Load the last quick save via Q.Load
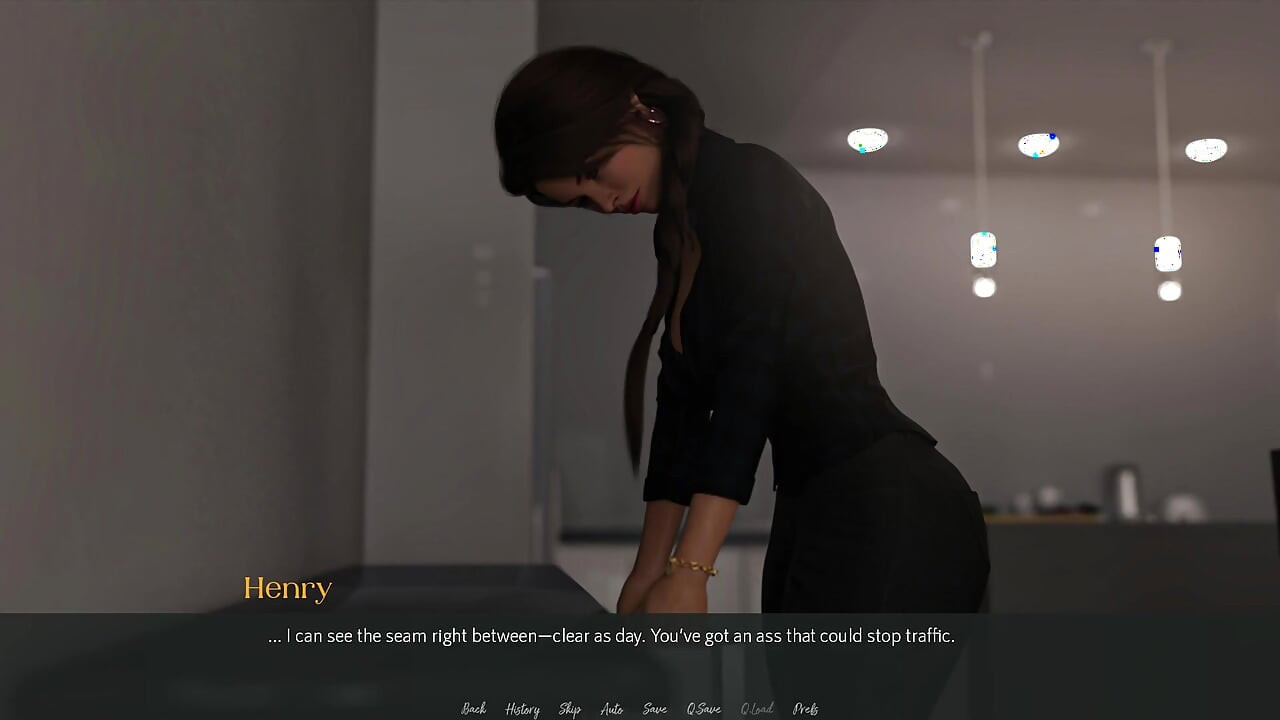This screenshot has height=720, width=1280. pyautogui.click(x=757, y=708)
